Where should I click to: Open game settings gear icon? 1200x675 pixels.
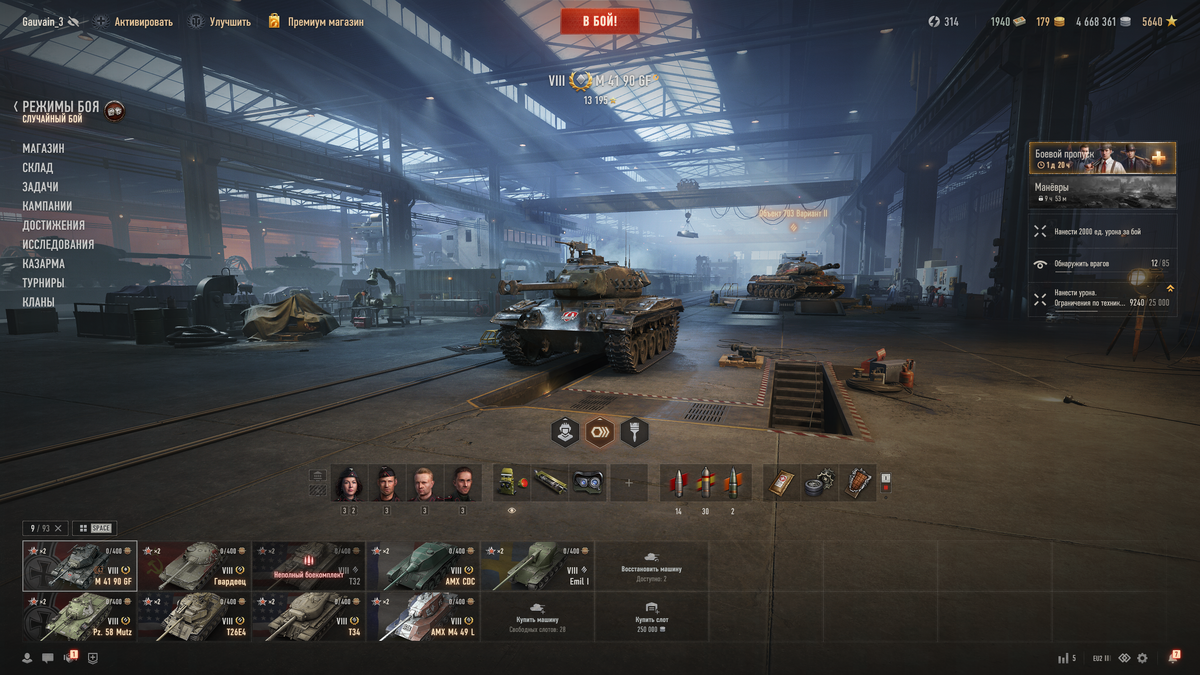coord(1142,658)
